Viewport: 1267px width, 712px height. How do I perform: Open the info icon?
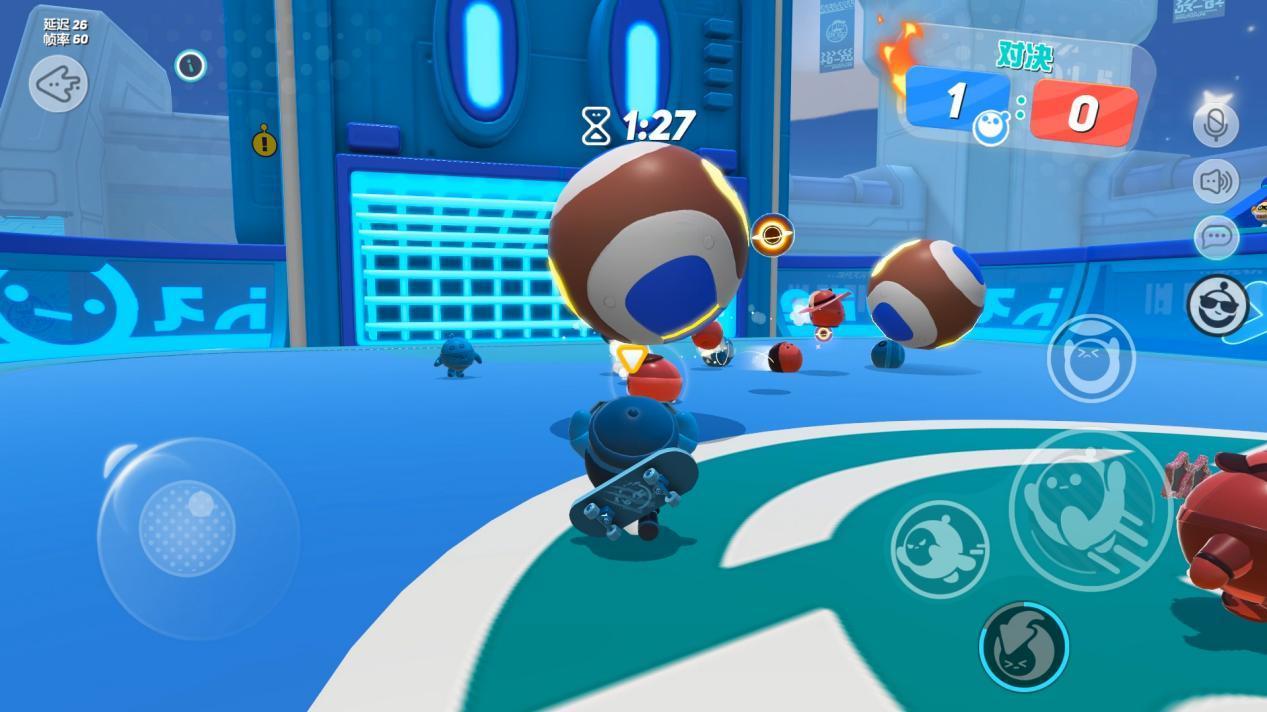click(x=190, y=66)
